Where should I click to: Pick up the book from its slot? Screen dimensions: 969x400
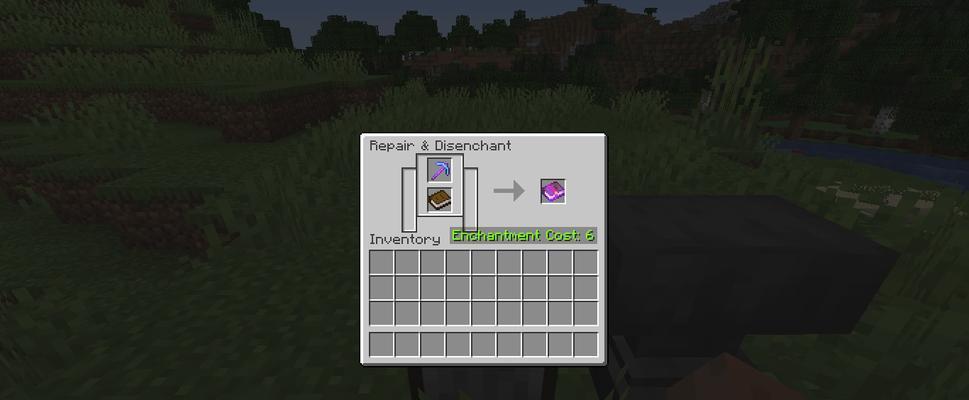440,200
